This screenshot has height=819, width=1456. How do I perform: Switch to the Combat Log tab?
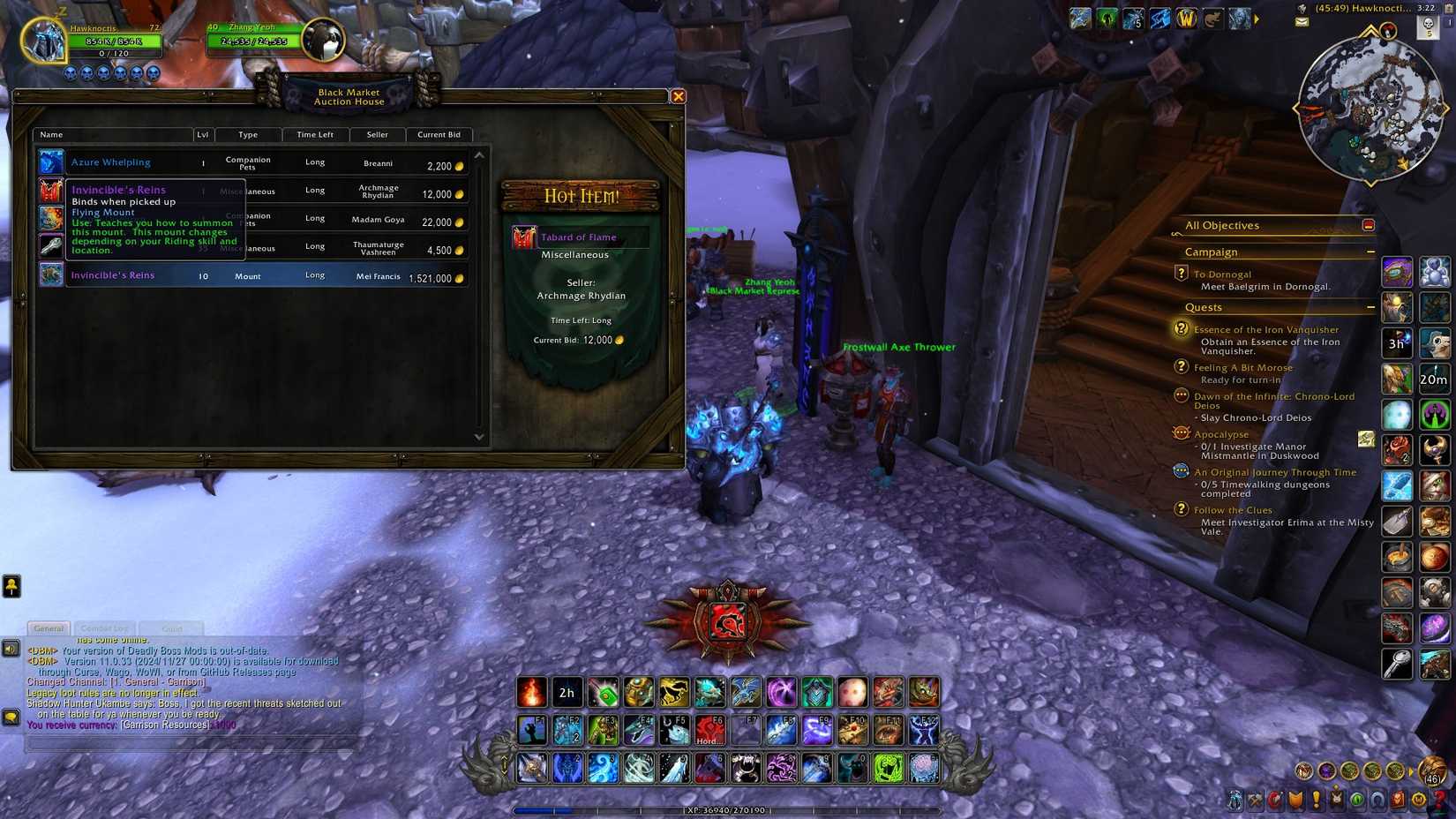pos(104,628)
